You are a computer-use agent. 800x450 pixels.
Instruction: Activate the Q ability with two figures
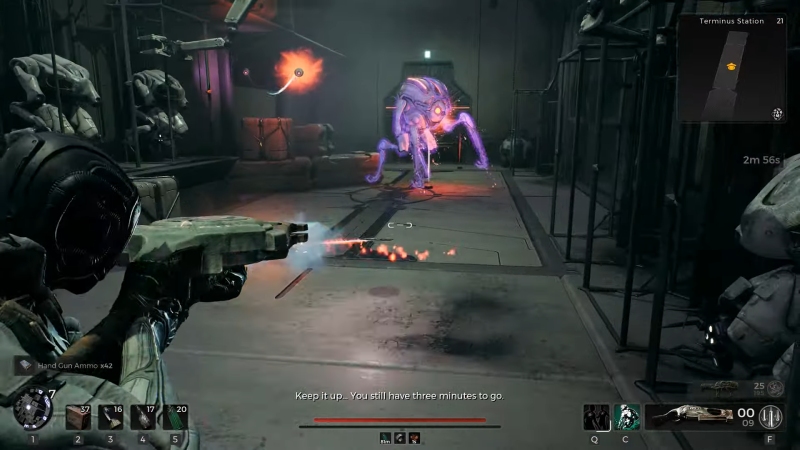click(597, 416)
